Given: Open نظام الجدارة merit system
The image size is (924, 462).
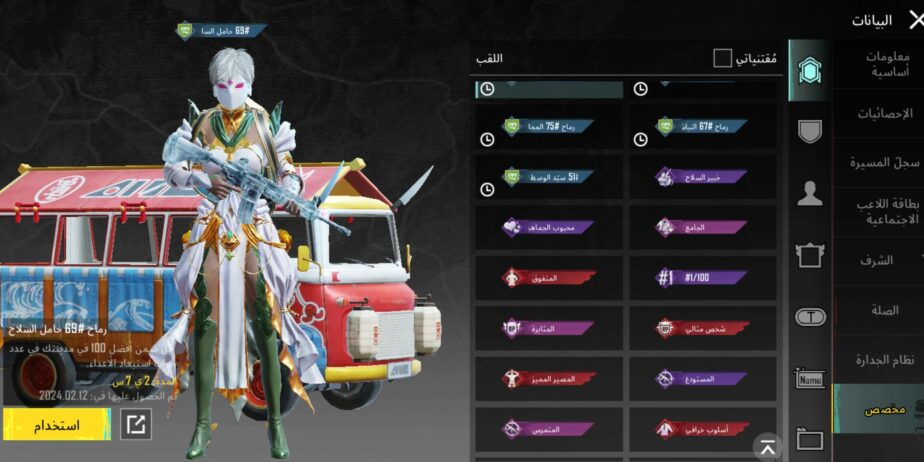Looking at the screenshot, I should (879, 359).
